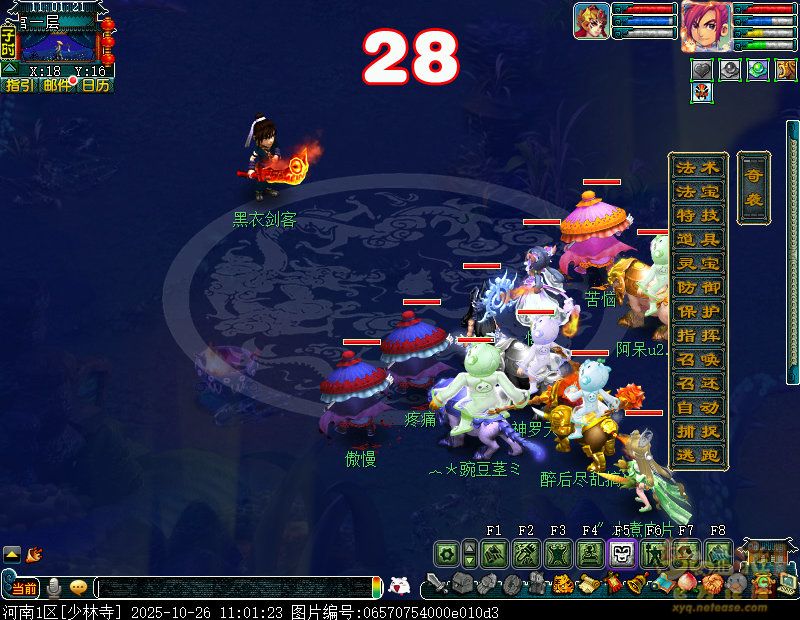
Task: Open the 法宝 battle command
Action: (x=697, y=191)
